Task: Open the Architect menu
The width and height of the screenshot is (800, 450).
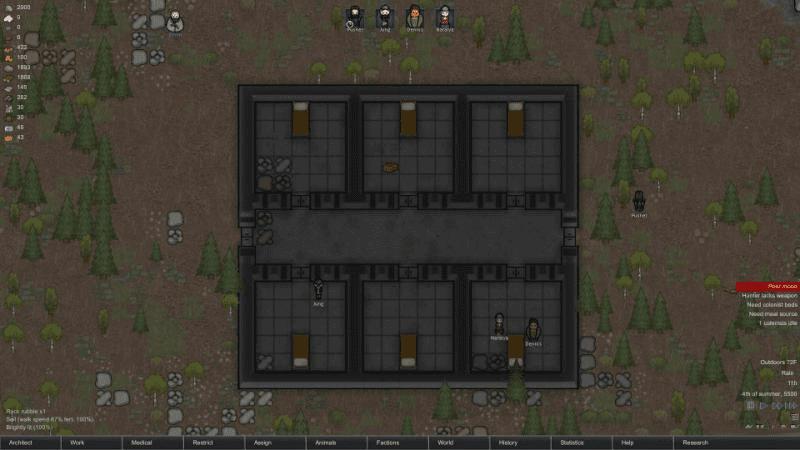Action: click(x=30, y=442)
